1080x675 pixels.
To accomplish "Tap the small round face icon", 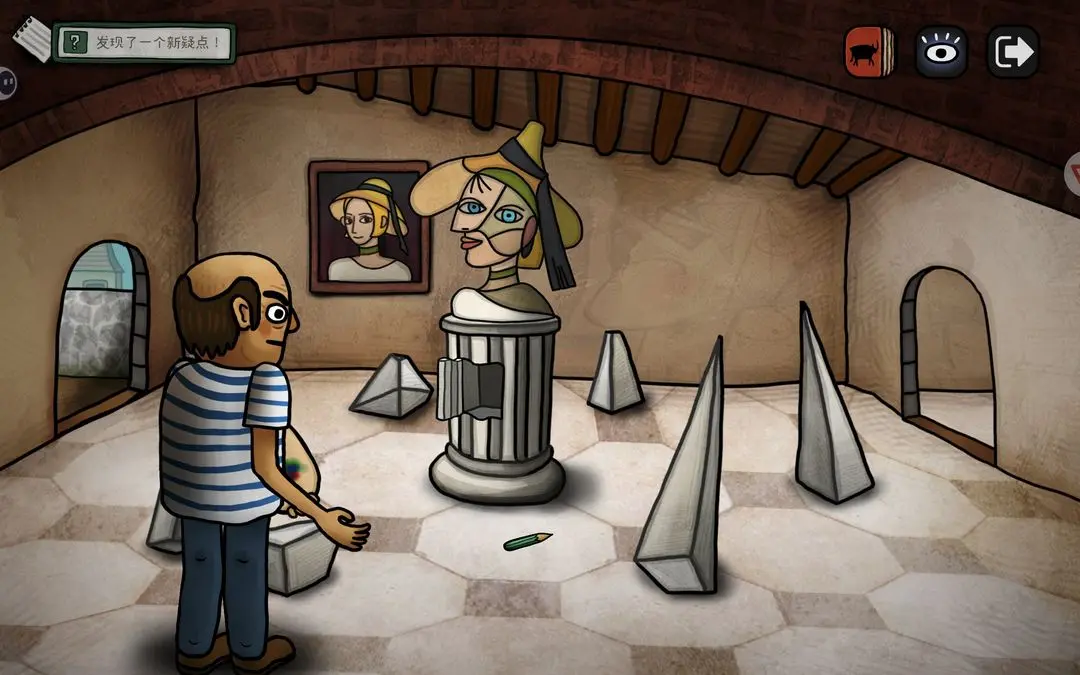I will 5,81.
